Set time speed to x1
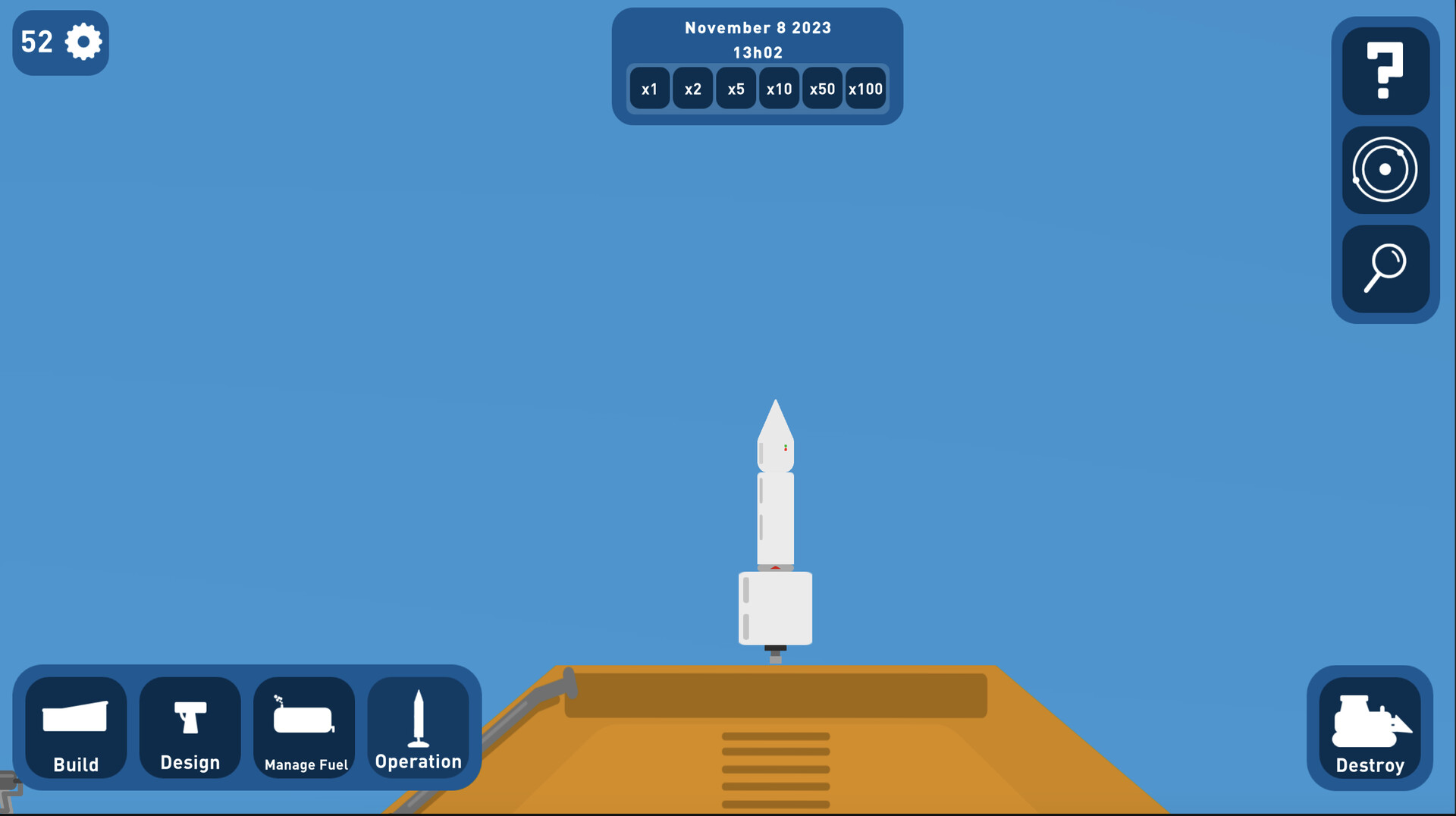The height and width of the screenshot is (816, 1456). 649,88
